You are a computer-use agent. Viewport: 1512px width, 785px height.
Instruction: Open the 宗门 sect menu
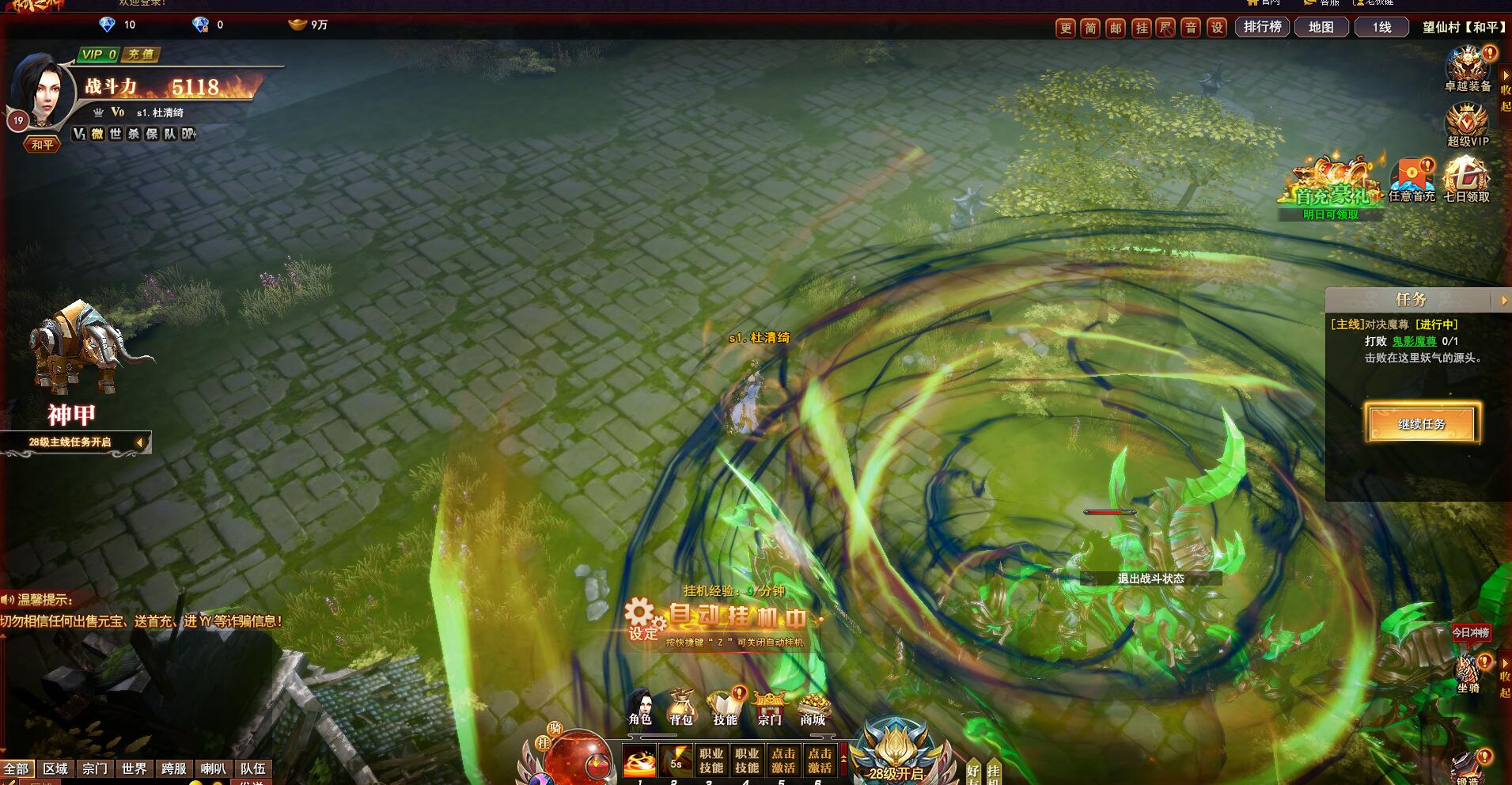(769, 707)
